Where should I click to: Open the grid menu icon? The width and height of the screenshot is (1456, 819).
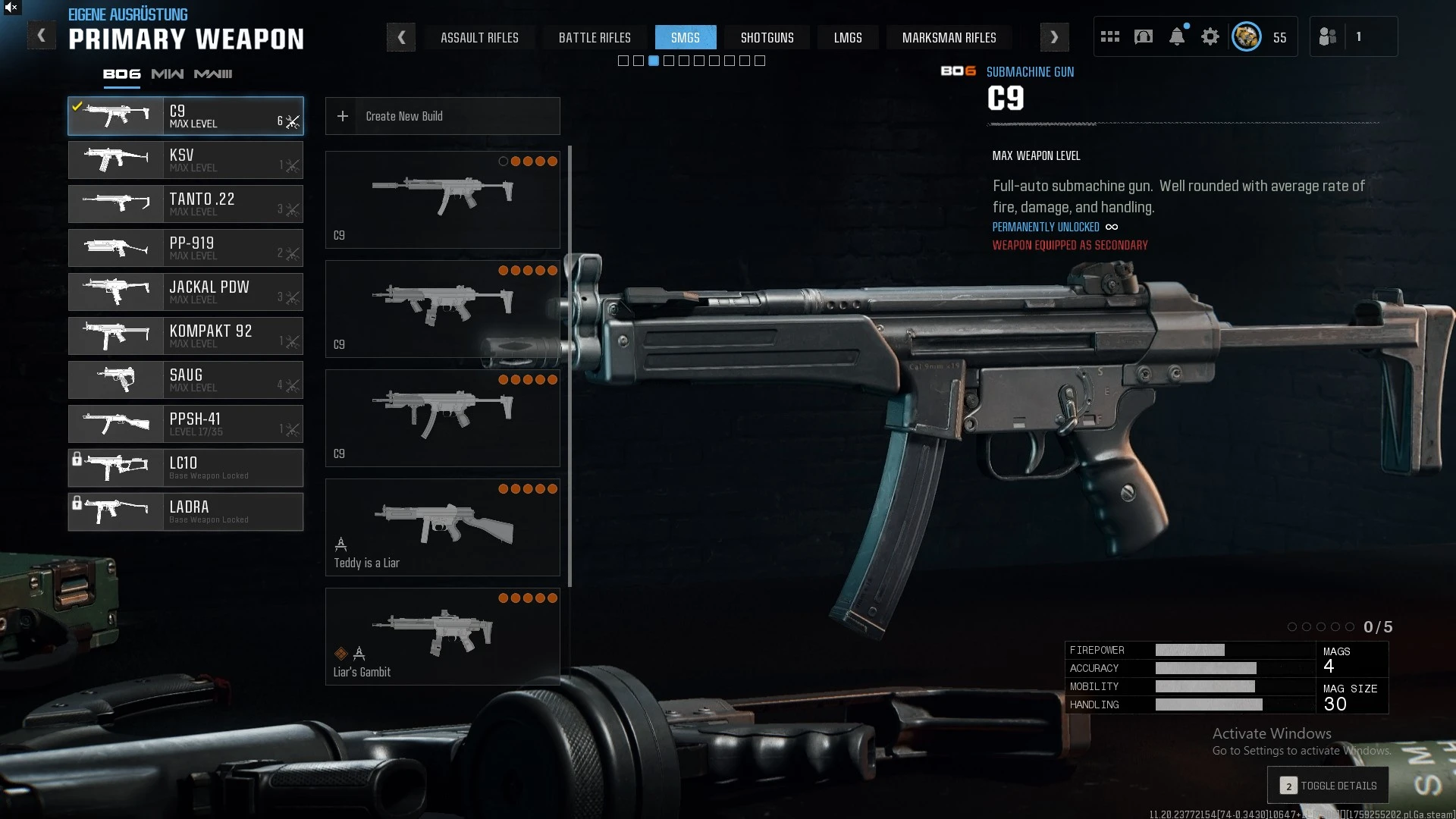click(x=1109, y=36)
